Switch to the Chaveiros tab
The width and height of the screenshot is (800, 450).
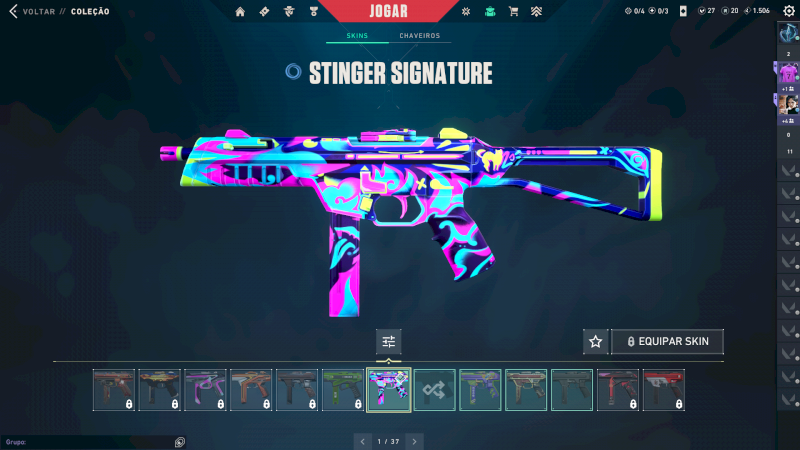click(419, 36)
